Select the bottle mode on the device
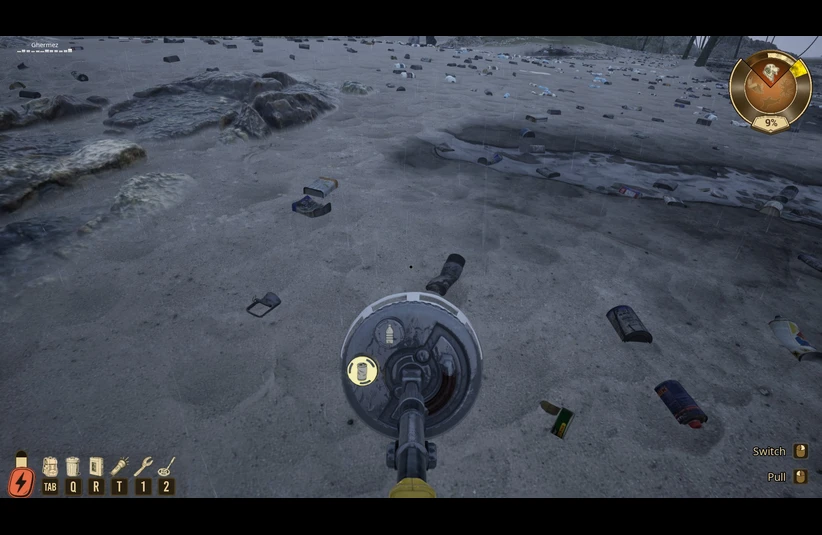 pos(390,333)
